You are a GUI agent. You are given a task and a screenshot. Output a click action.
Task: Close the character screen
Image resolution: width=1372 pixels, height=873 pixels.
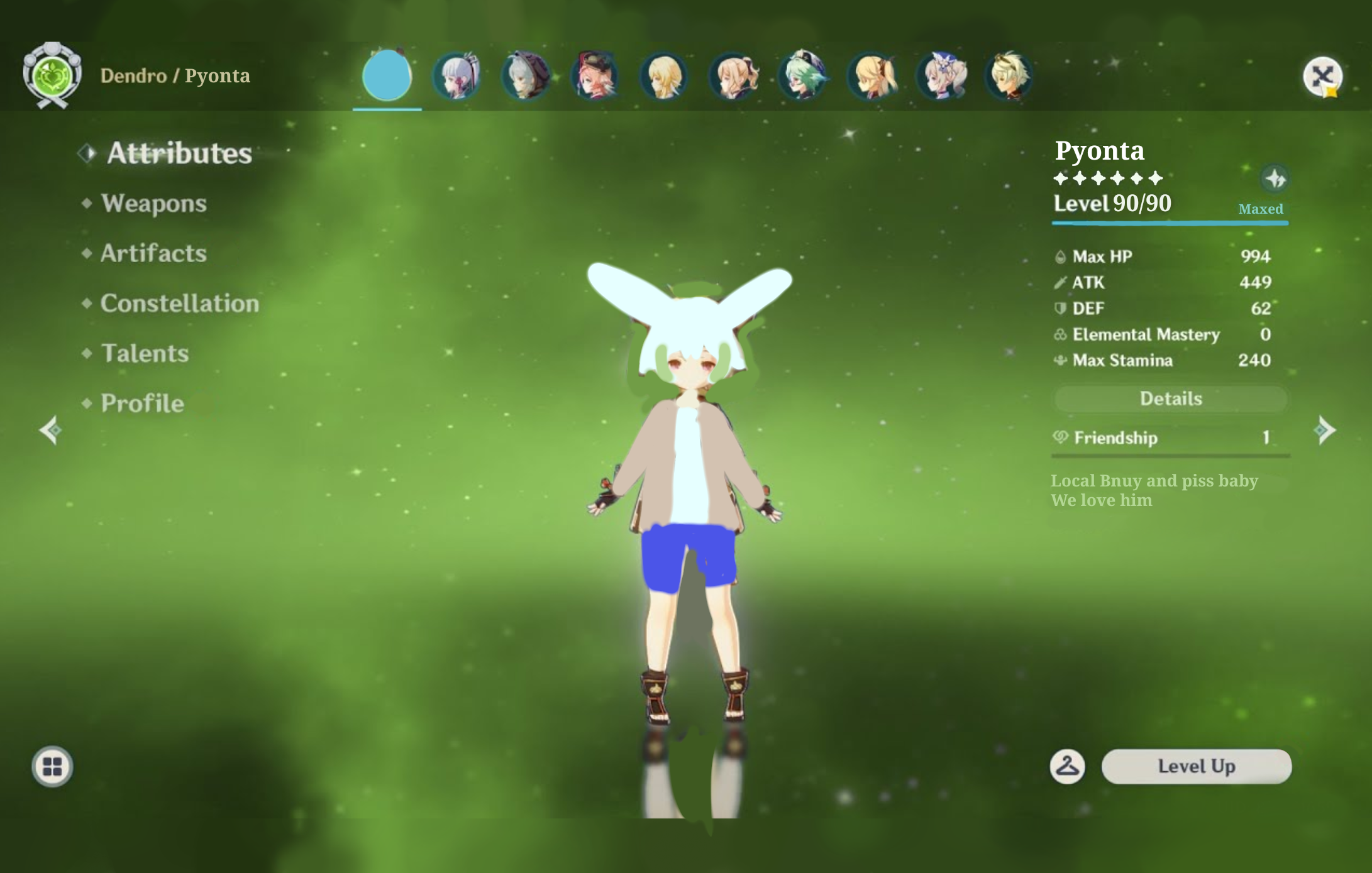(1322, 77)
